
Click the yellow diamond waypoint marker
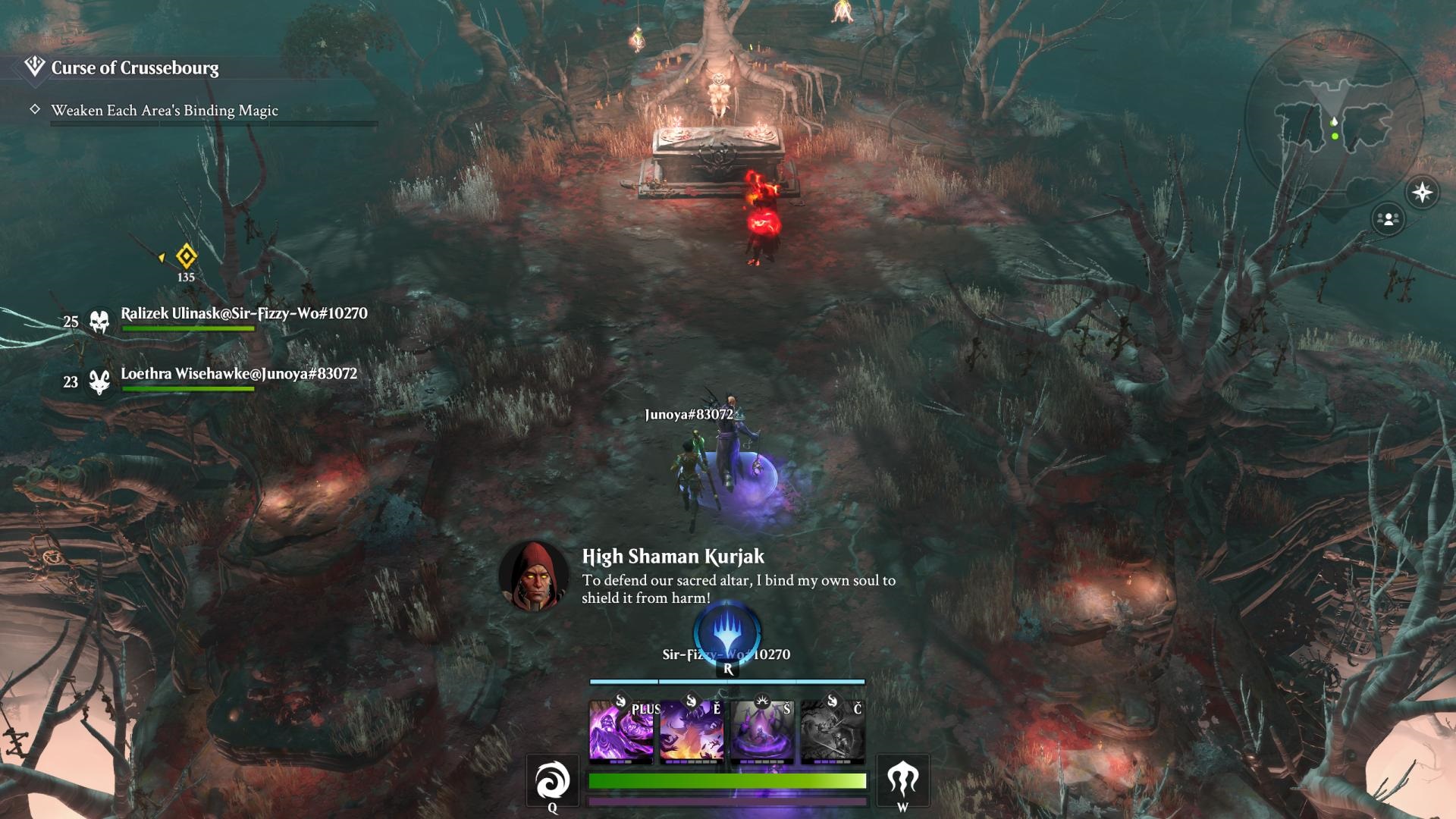(186, 256)
